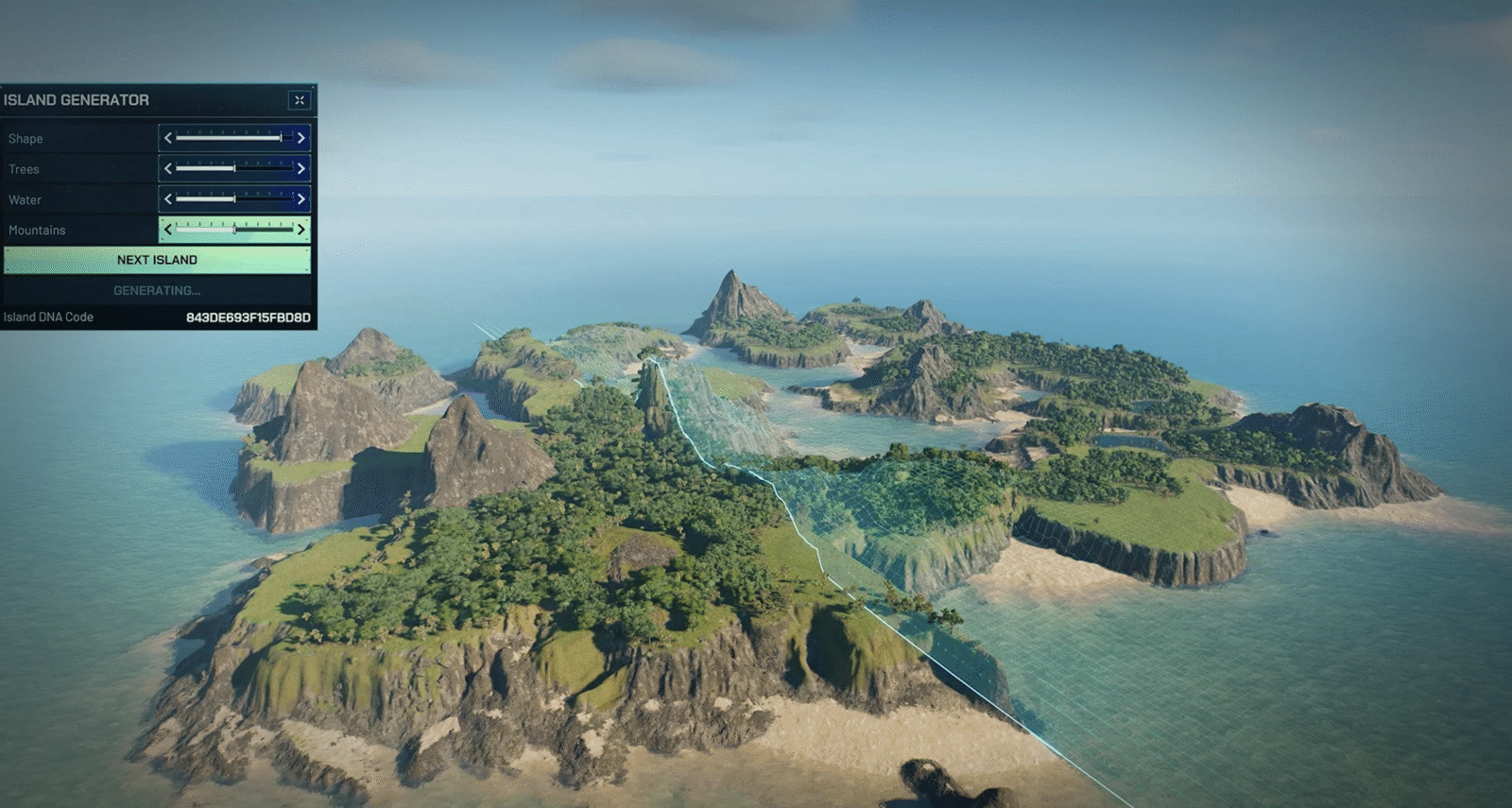Reduce Mountains with its left arrow
Image resolution: width=1512 pixels, height=808 pixels.
[168, 230]
